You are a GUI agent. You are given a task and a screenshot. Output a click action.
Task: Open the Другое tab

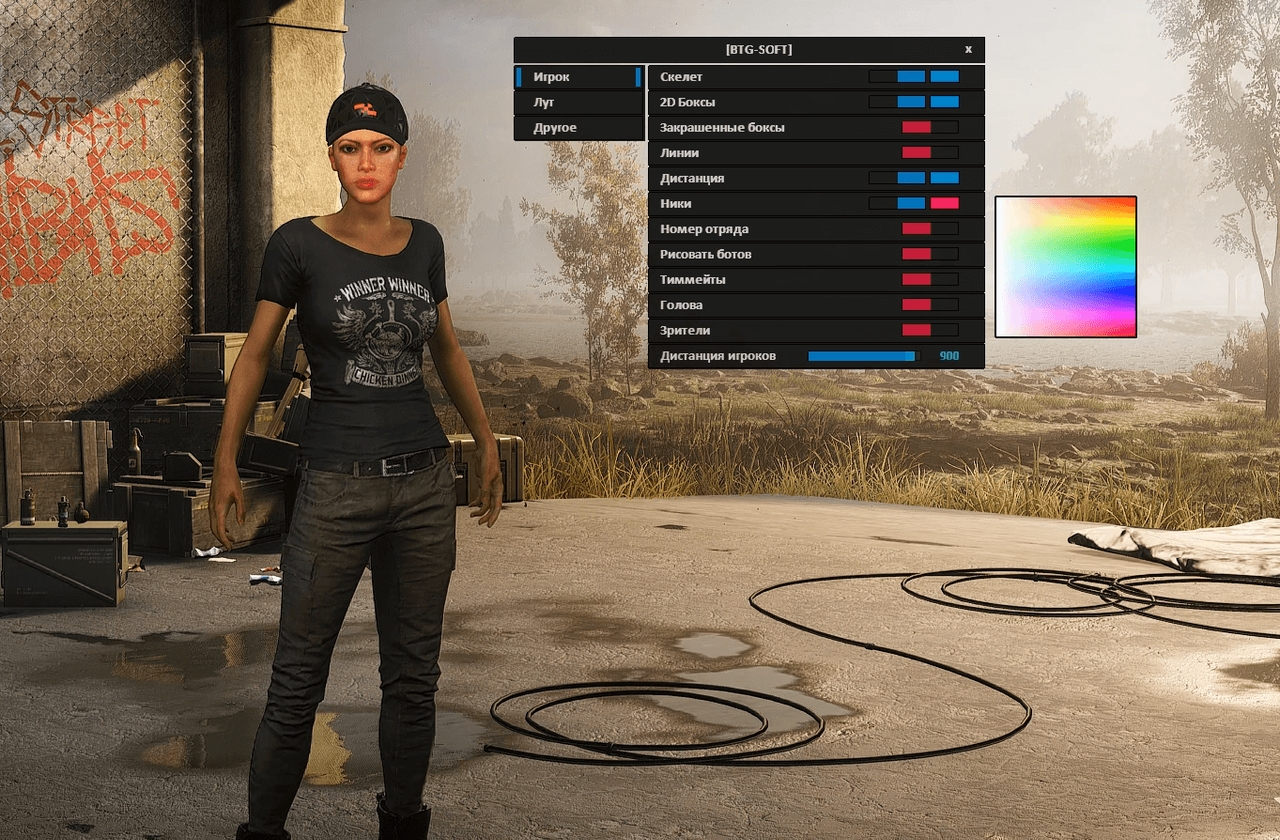click(578, 128)
